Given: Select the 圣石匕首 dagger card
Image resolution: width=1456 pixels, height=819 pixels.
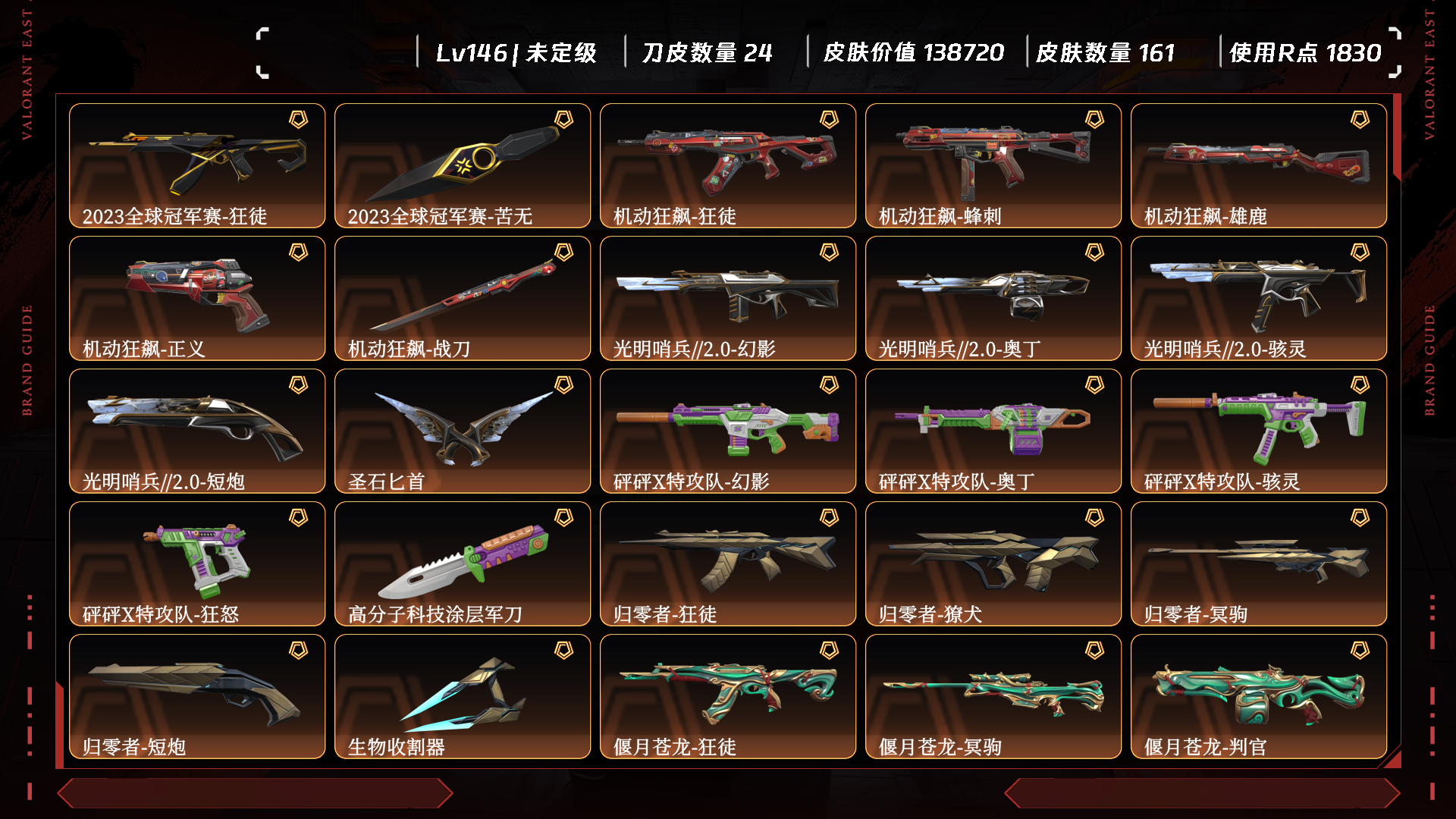Looking at the screenshot, I should pos(463,431).
